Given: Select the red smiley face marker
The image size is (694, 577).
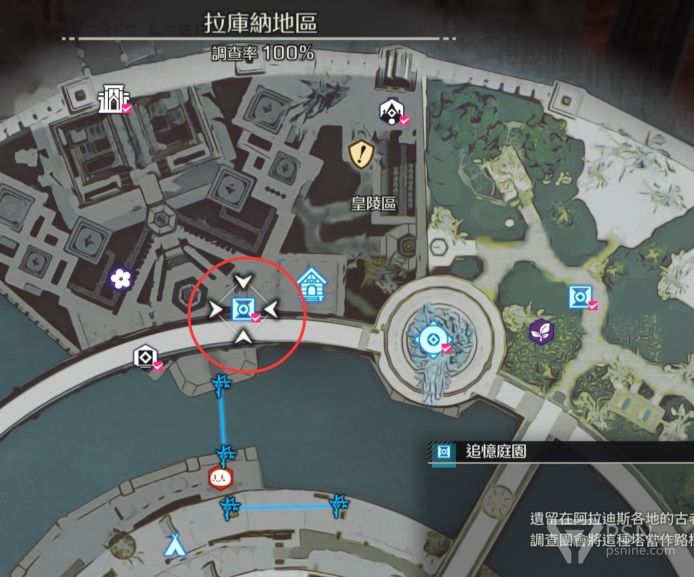Looking at the screenshot, I should pyautogui.click(x=220, y=477).
